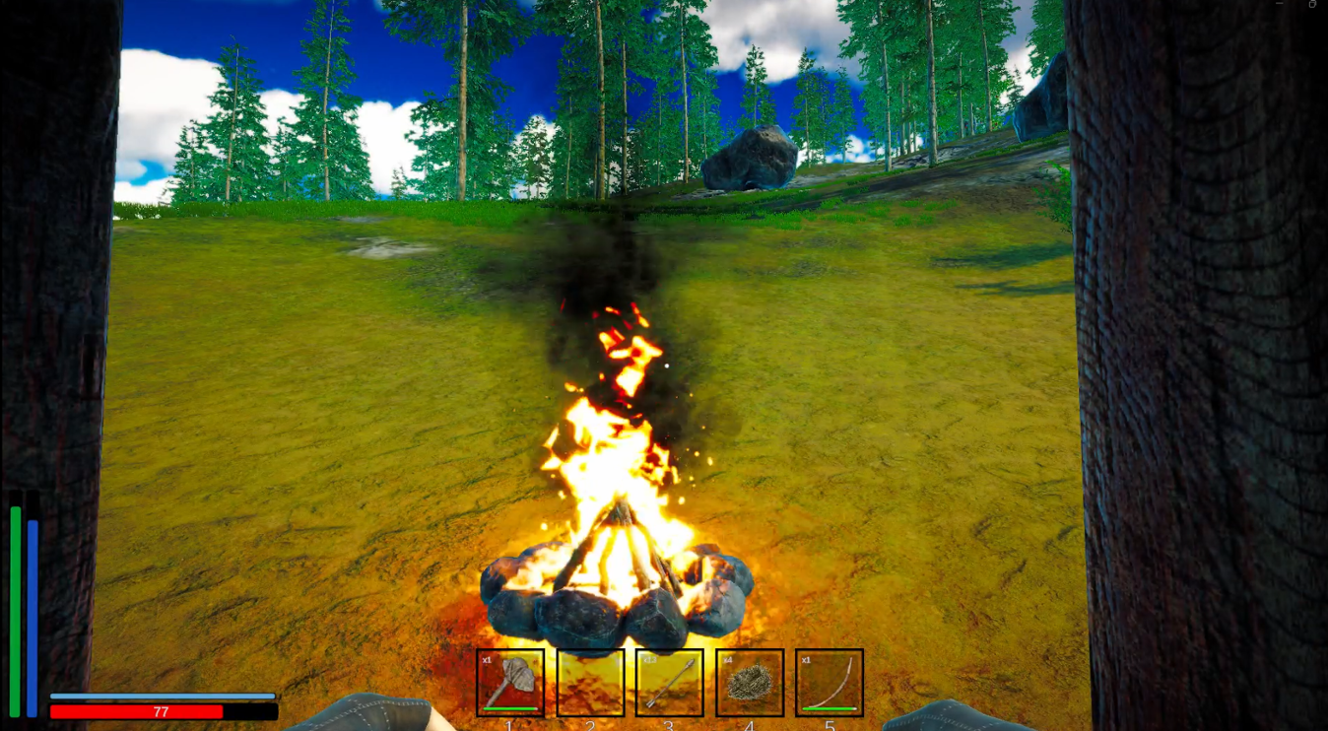Select the arrows in hotbar slot 3

[669, 684]
